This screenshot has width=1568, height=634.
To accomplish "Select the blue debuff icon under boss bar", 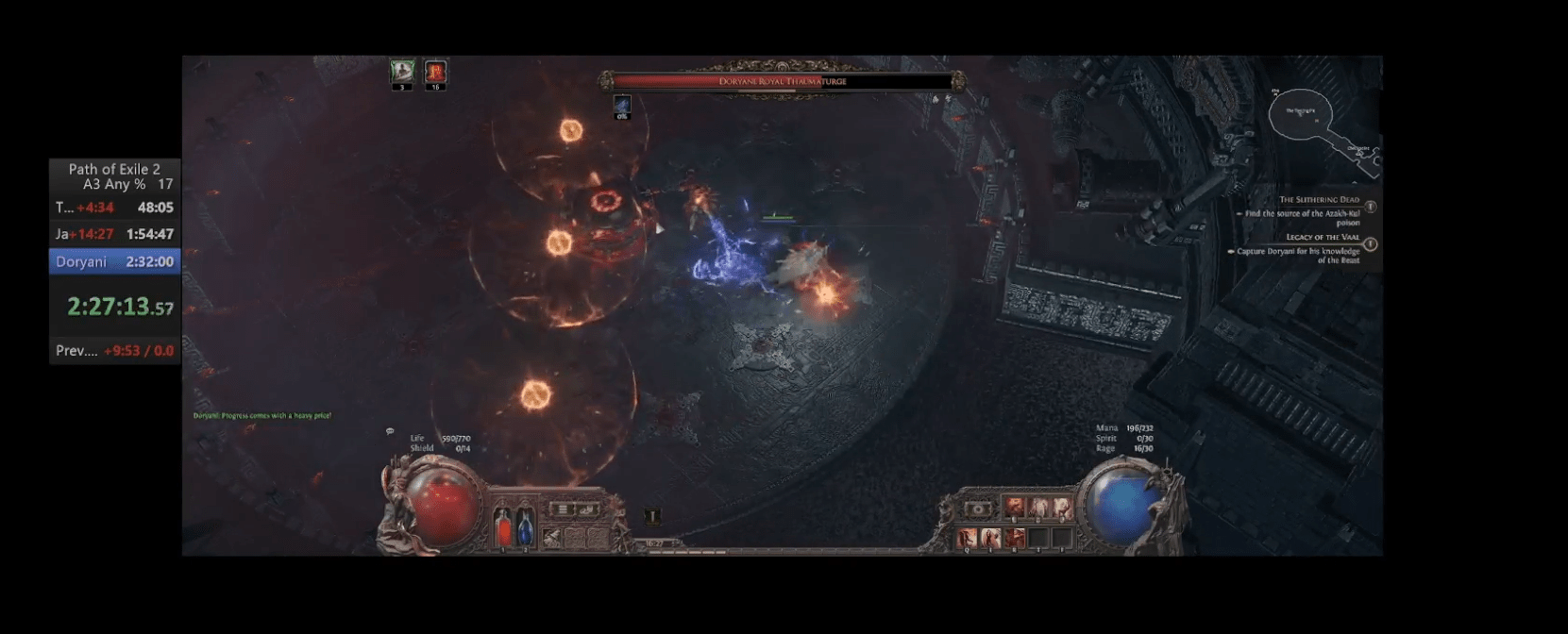I will point(621,105).
